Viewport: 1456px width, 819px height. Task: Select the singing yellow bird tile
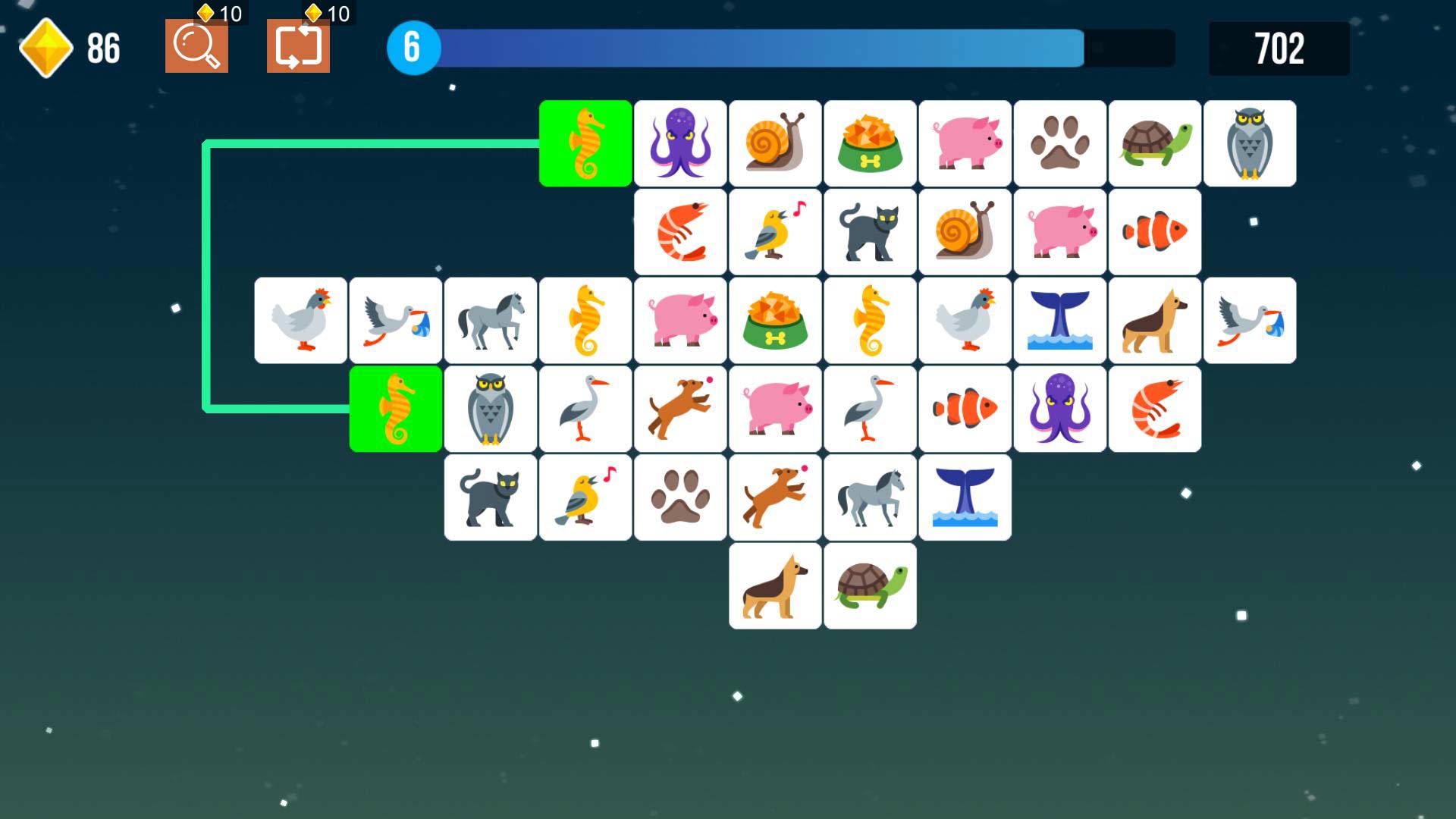tap(774, 231)
